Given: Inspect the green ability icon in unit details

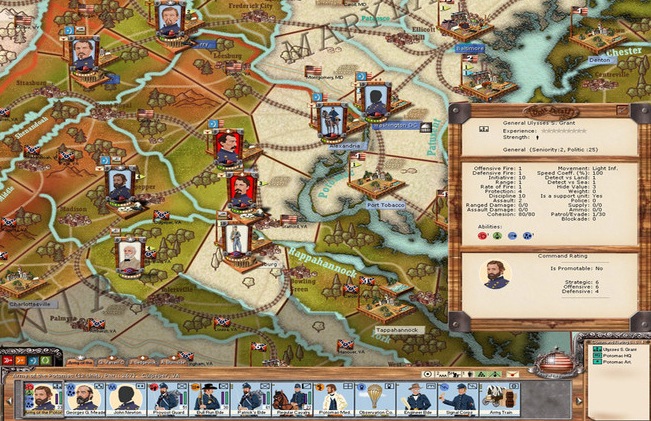Looking at the screenshot, I should click(x=497, y=236).
